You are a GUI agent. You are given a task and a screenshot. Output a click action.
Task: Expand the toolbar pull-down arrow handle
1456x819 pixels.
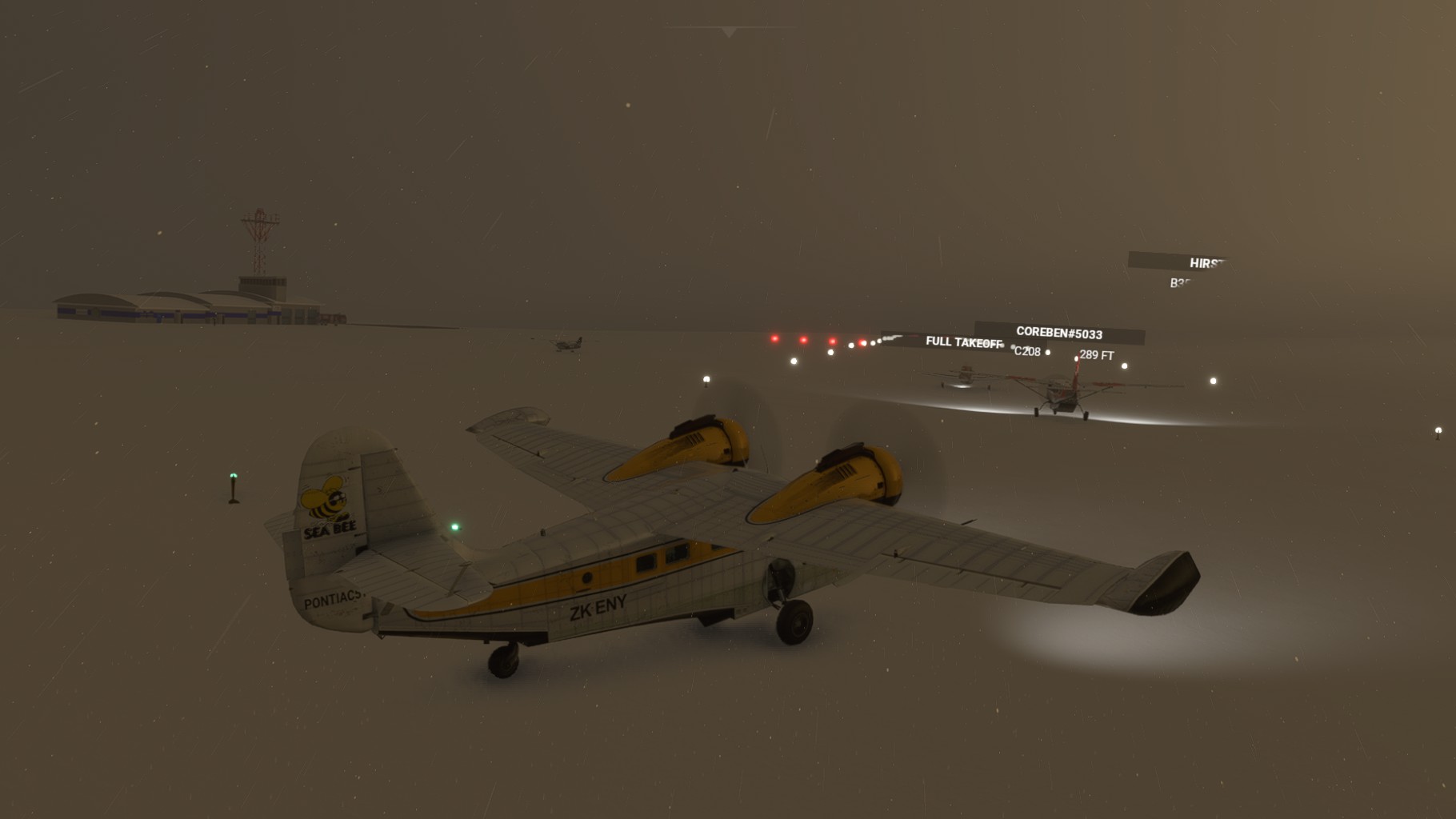coord(728,32)
